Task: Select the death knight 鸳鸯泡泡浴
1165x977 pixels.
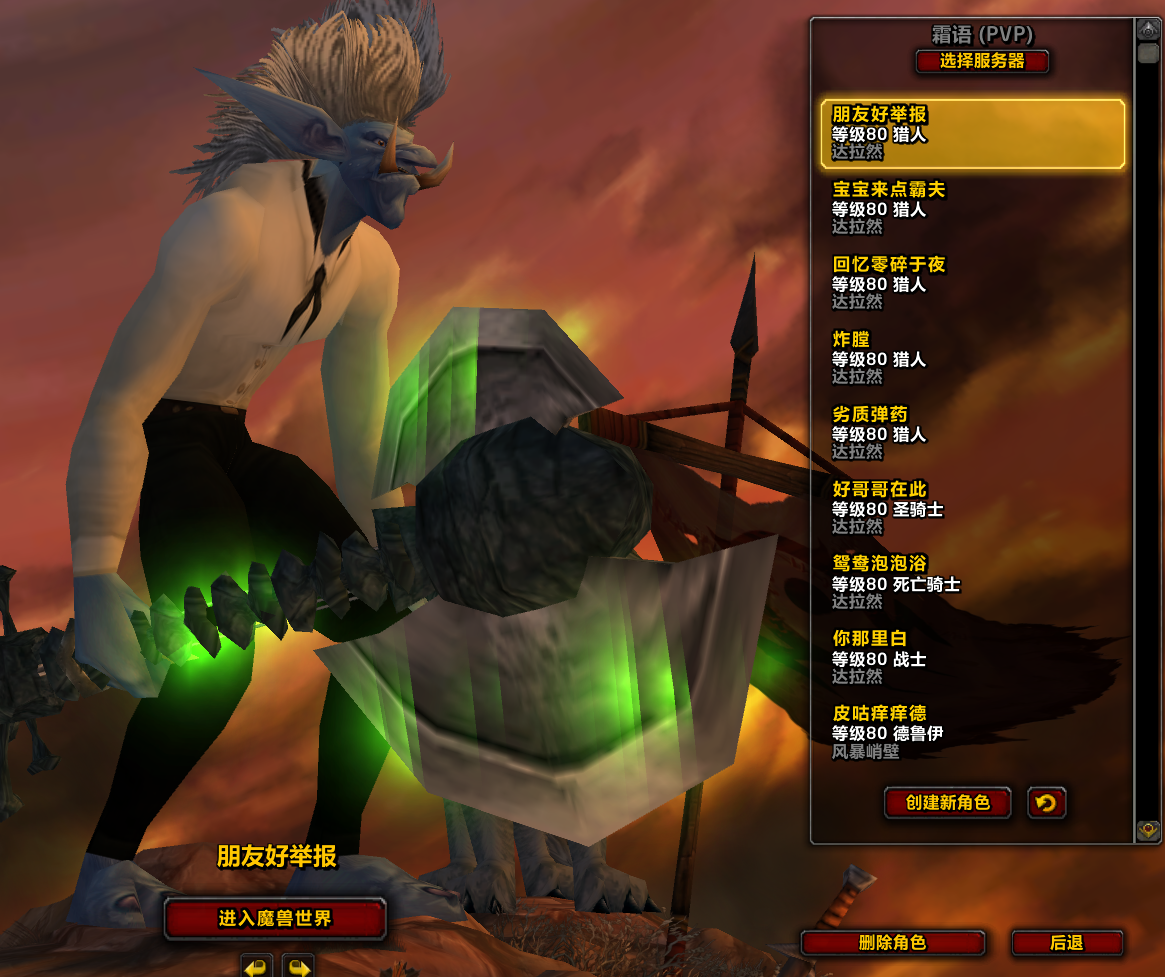Action: pyautogui.click(x=972, y=582)
